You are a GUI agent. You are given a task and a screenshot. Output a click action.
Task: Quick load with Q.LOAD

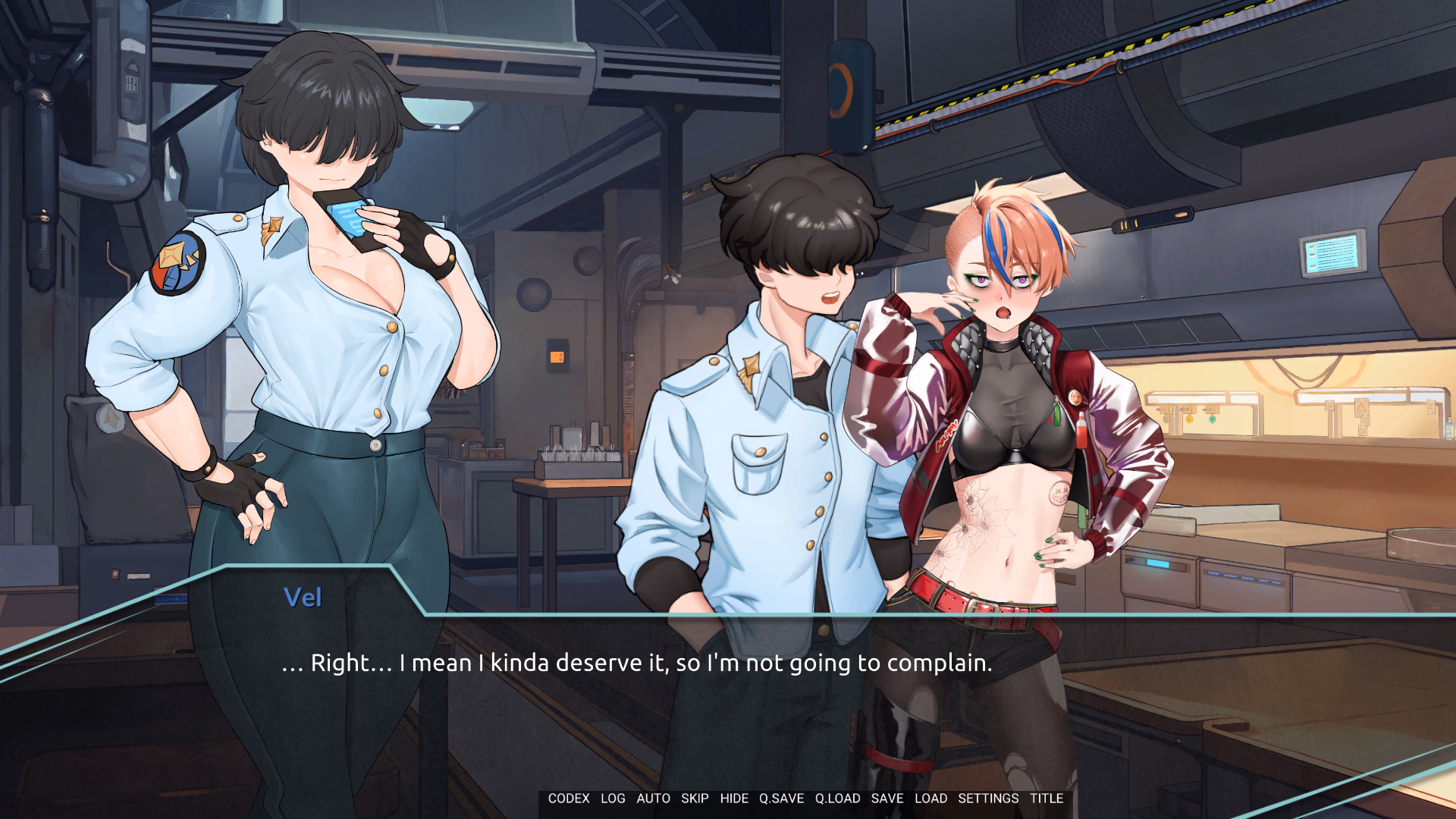(837, 799)
